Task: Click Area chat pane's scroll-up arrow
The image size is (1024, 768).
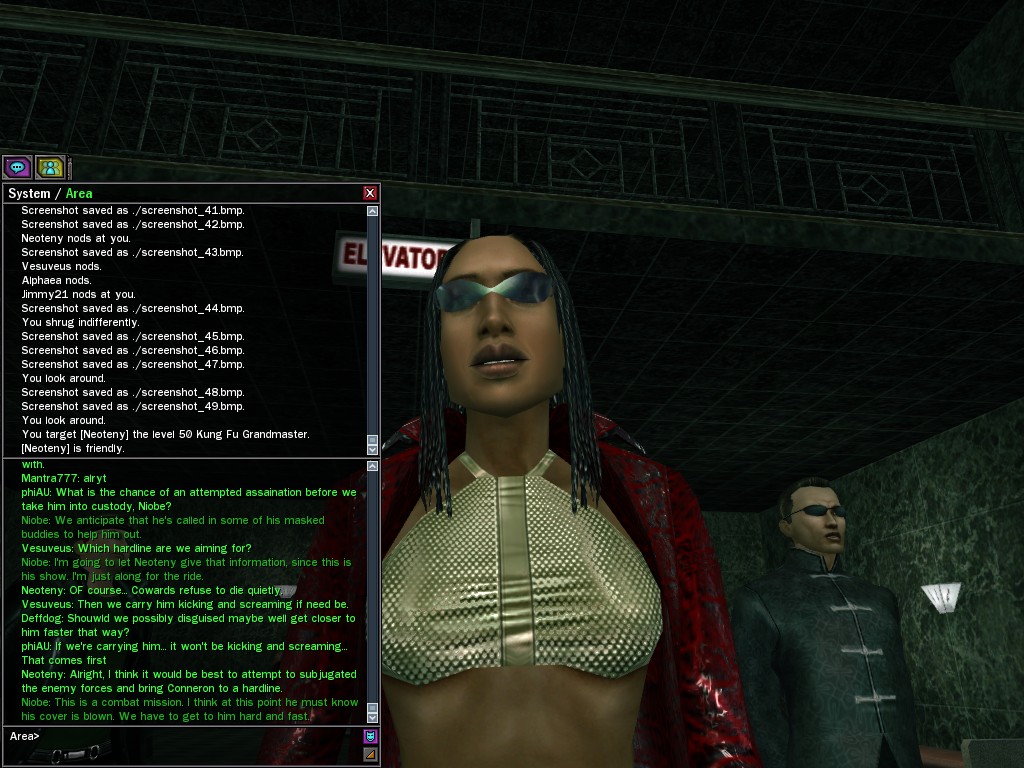Action: pos(373,466)
